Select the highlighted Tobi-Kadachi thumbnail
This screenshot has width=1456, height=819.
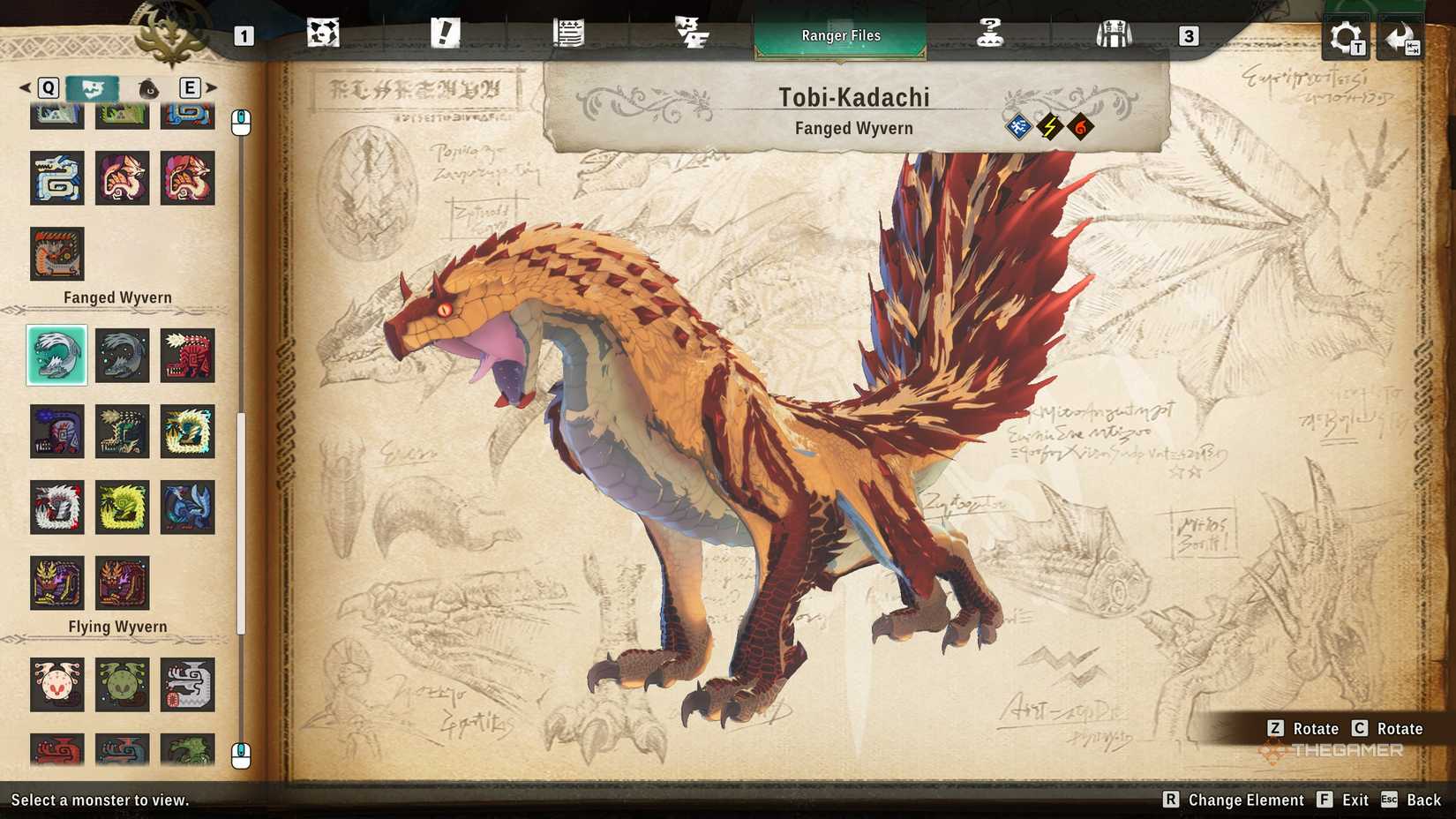pyautogui.click(x=56, y=356)
